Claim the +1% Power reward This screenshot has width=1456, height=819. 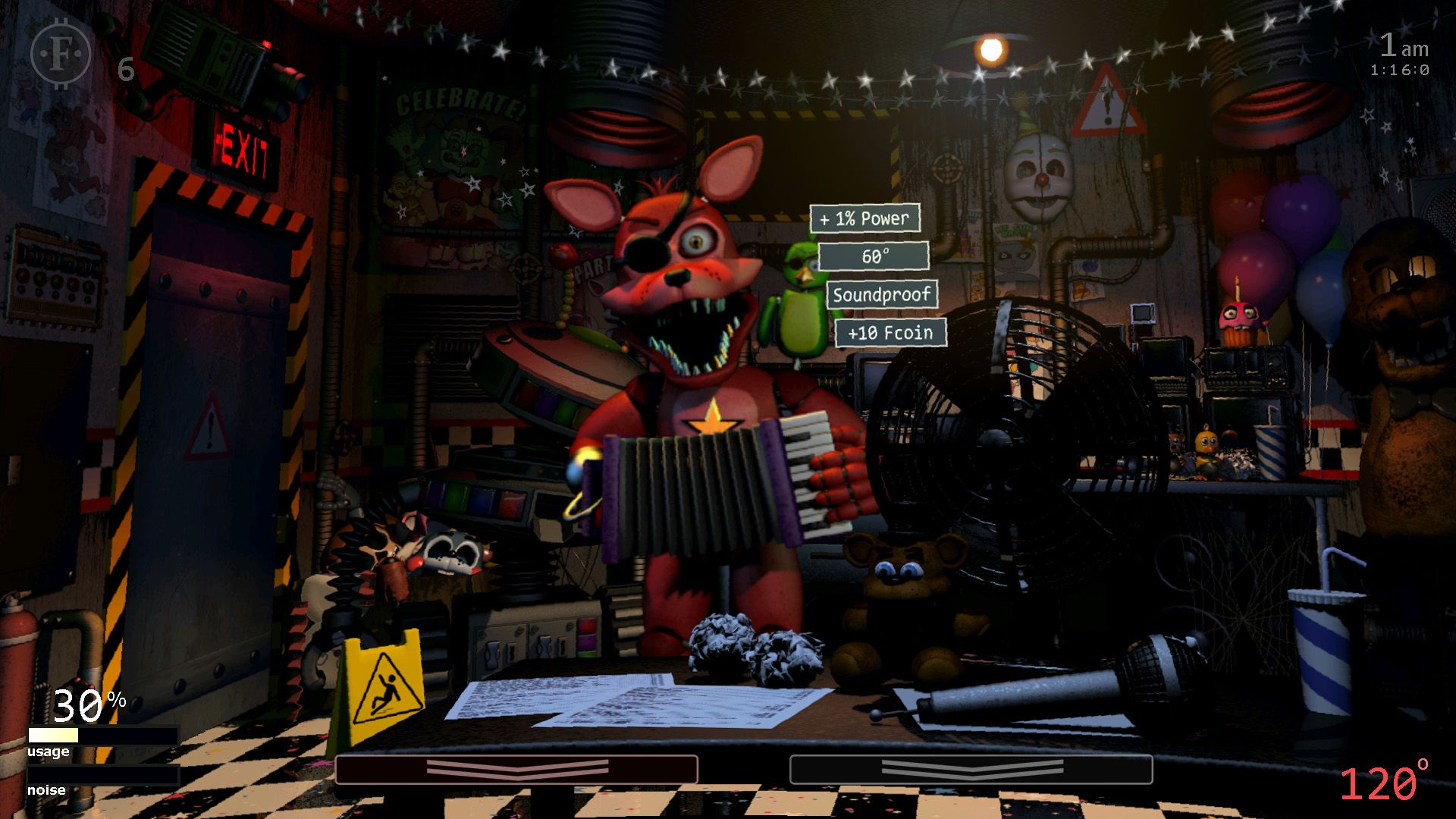[864, 218]
